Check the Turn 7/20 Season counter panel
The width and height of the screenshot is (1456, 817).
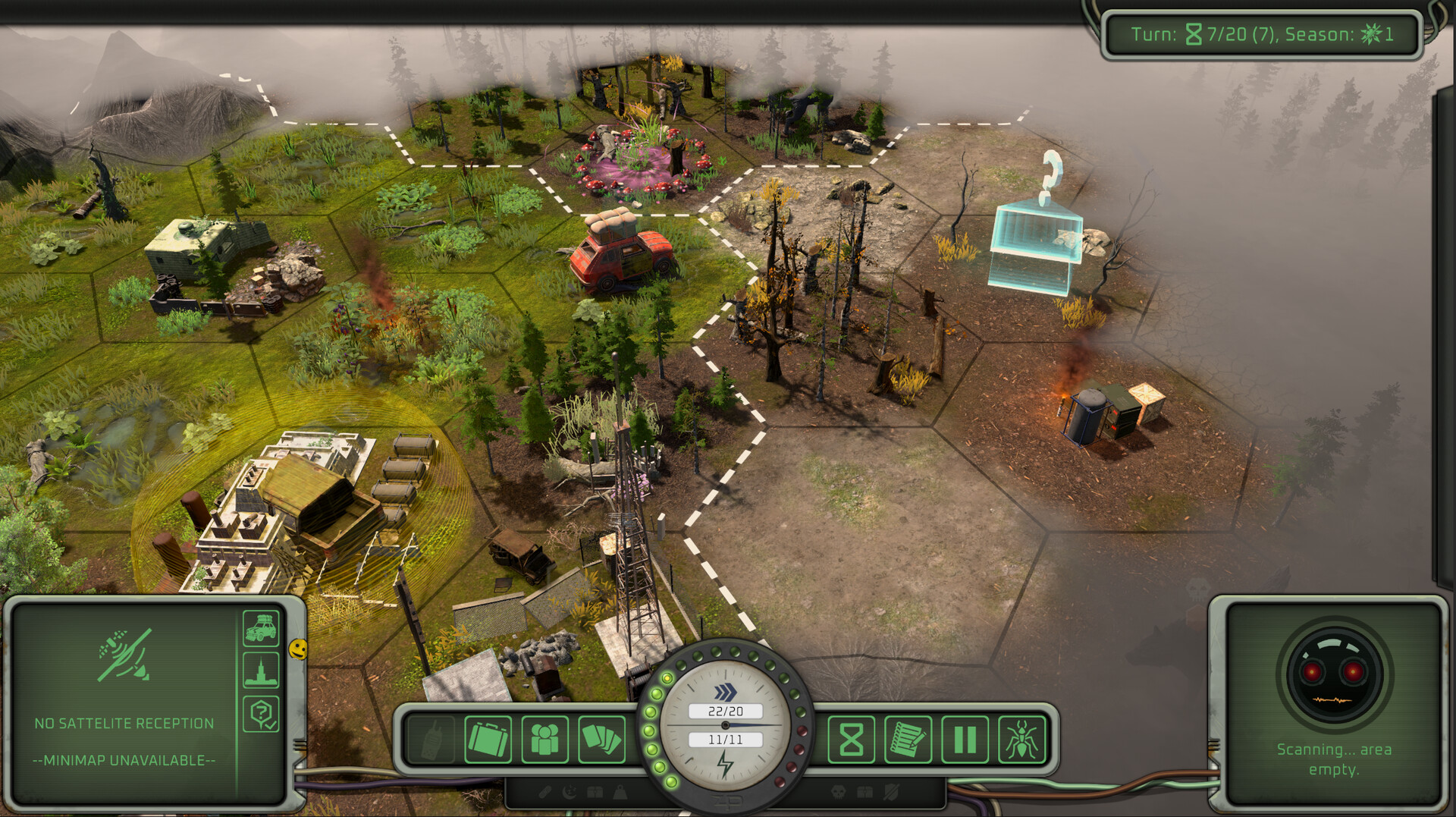(1261, 33)
